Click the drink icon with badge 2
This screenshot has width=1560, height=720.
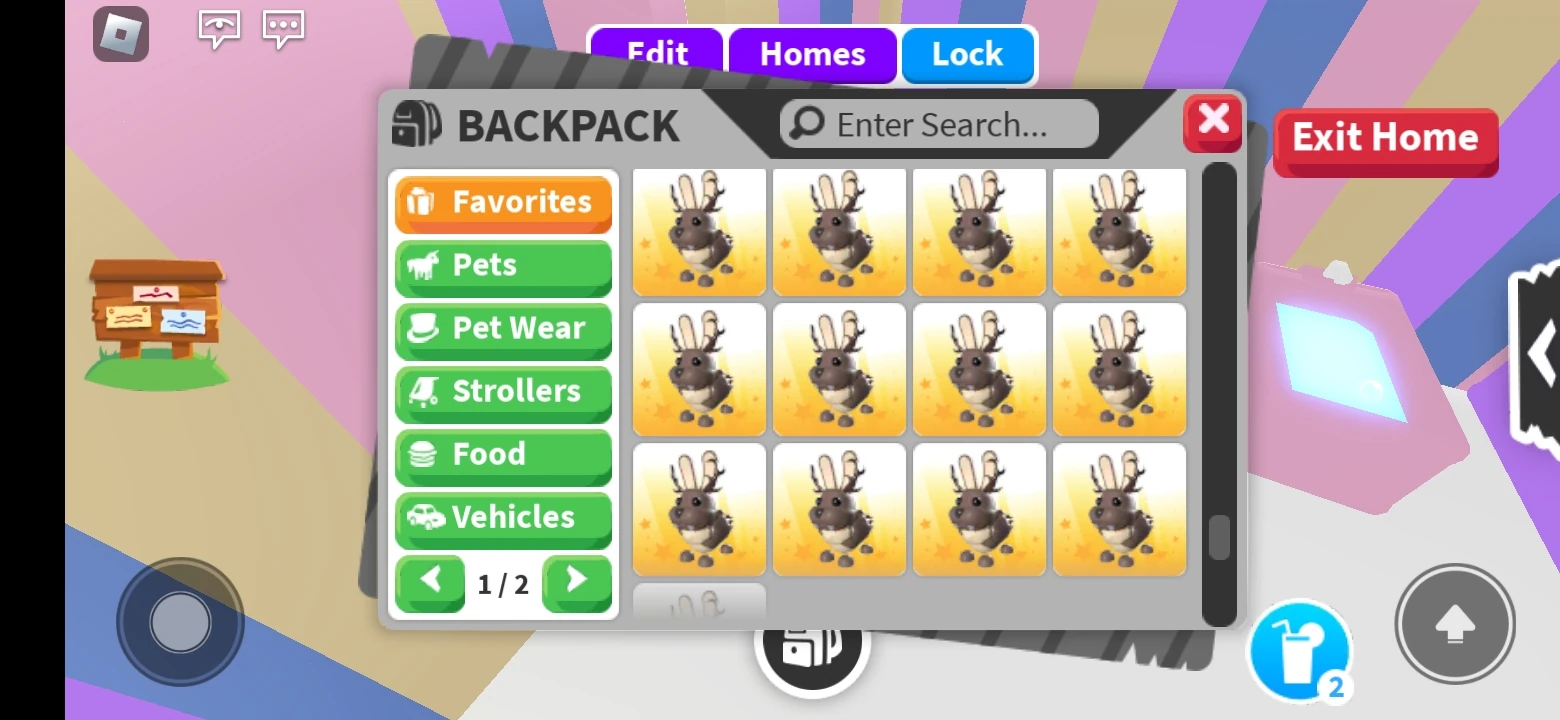[1299, 650]
